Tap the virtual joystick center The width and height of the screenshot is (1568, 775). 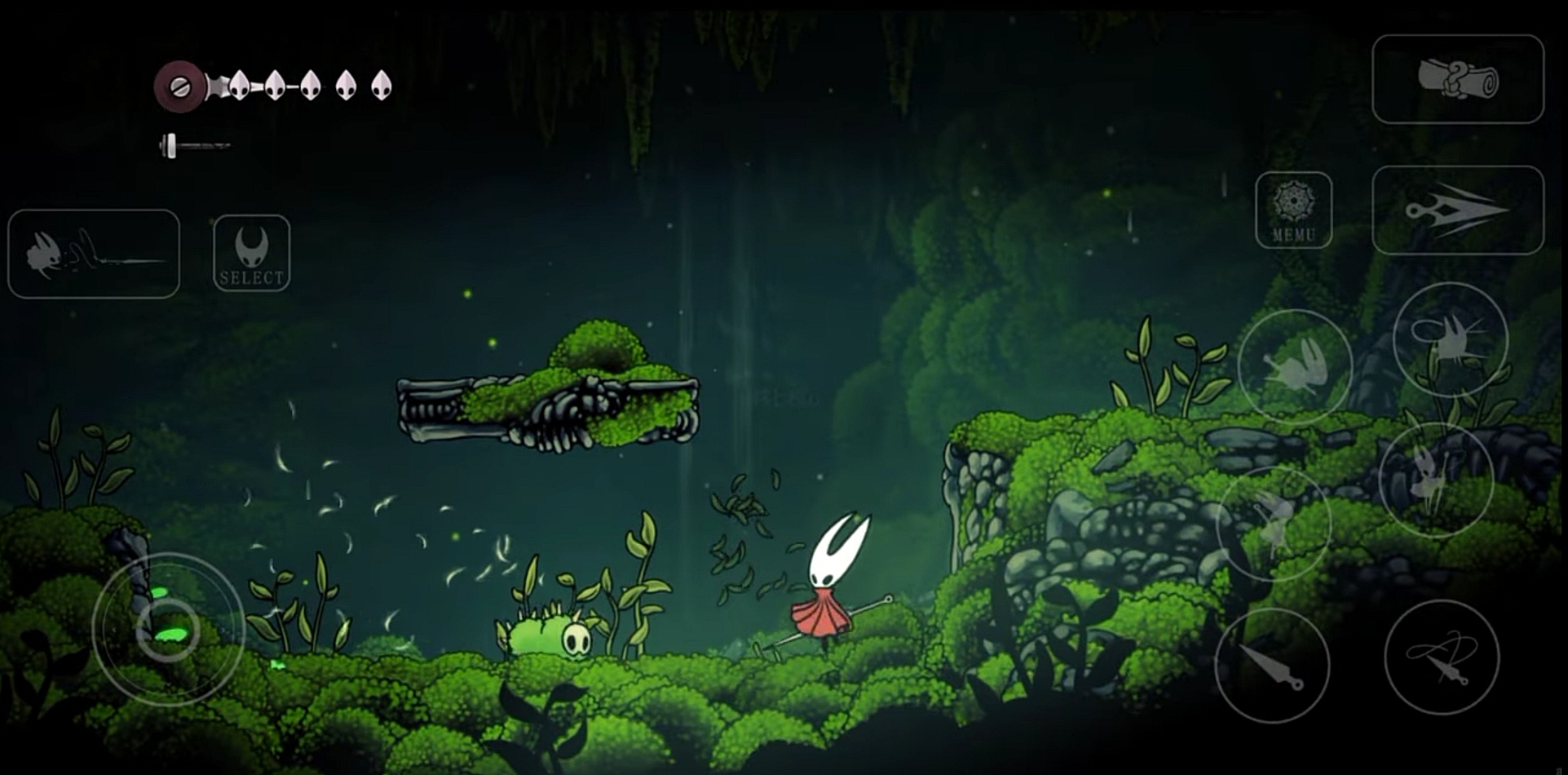click(168, 629)
